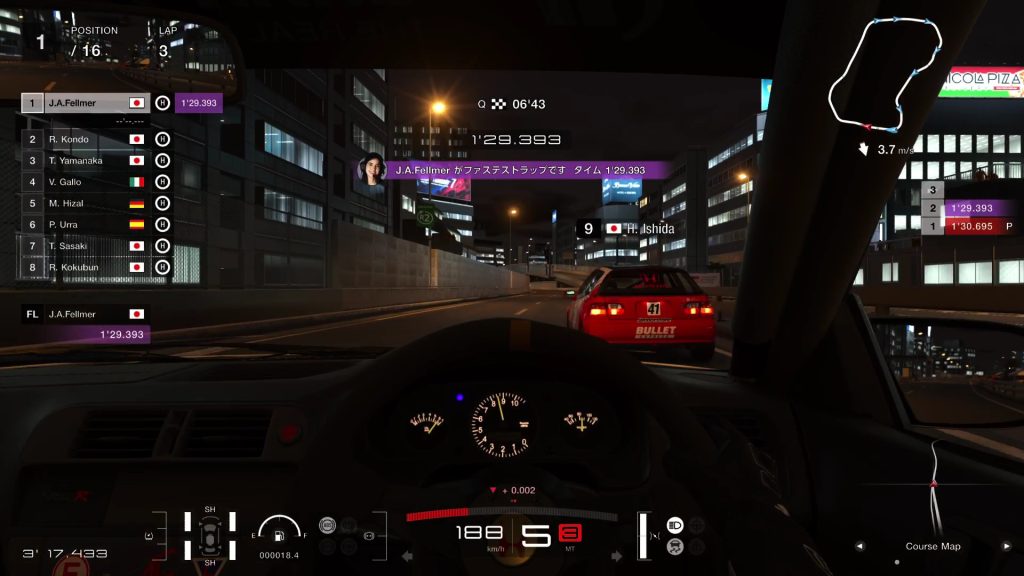Viewport: 1024px width, 576px height.
Task: Select the fastest lap panel for J.A.Fellmer
Action: 85,324
